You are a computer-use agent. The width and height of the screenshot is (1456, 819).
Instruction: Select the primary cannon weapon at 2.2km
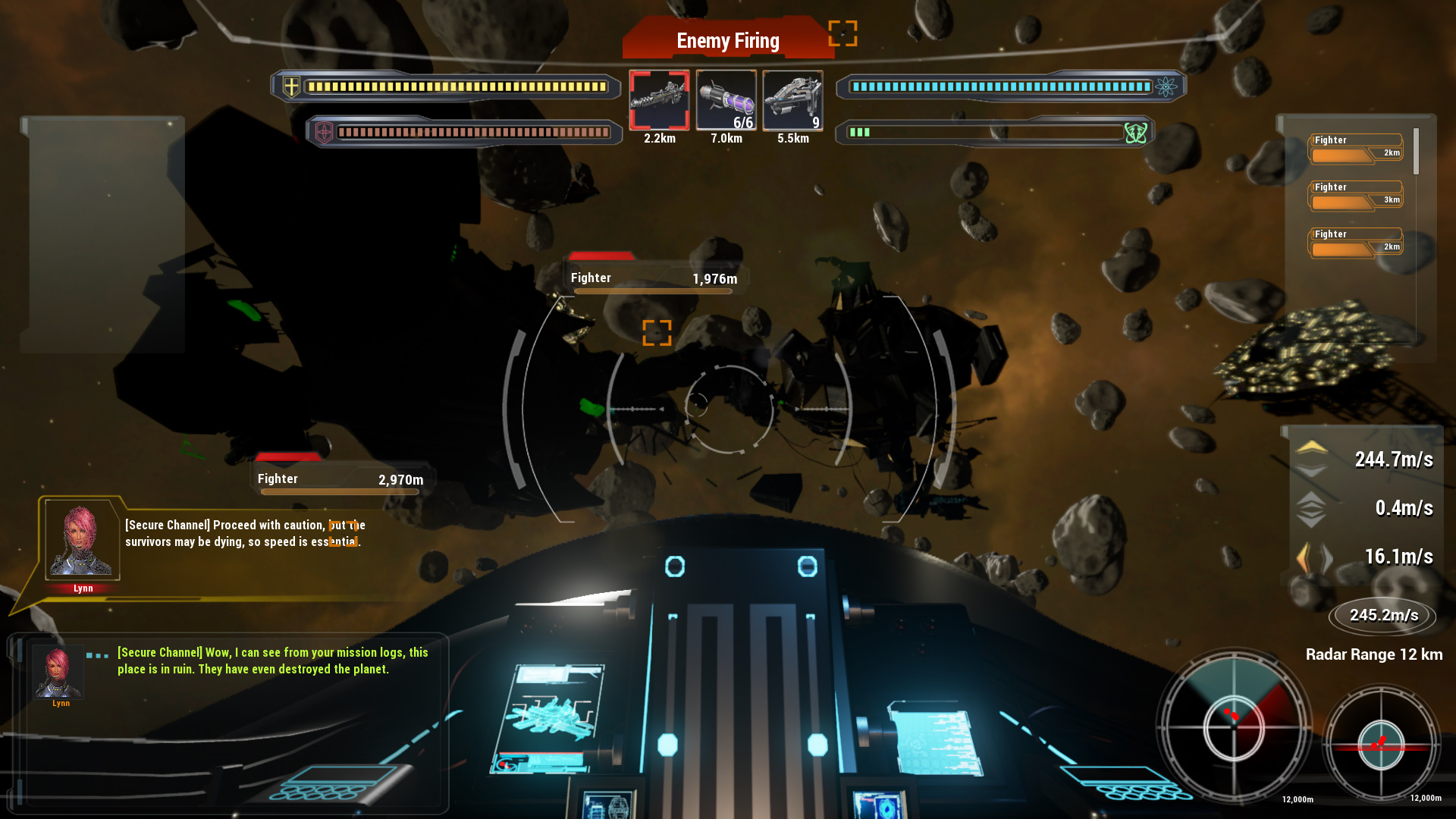[x=659, y=101]
